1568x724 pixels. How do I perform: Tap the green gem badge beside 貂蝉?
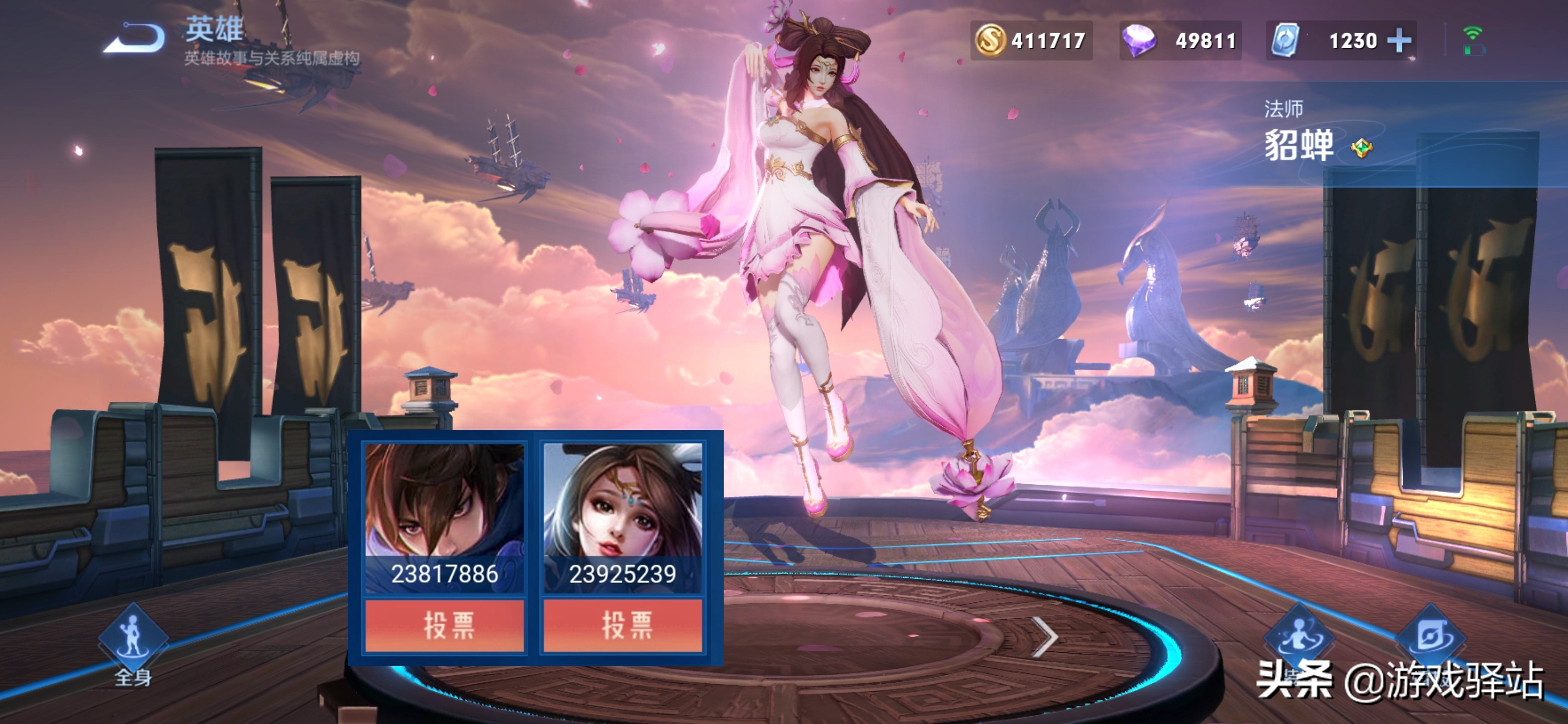[1361, 148]
